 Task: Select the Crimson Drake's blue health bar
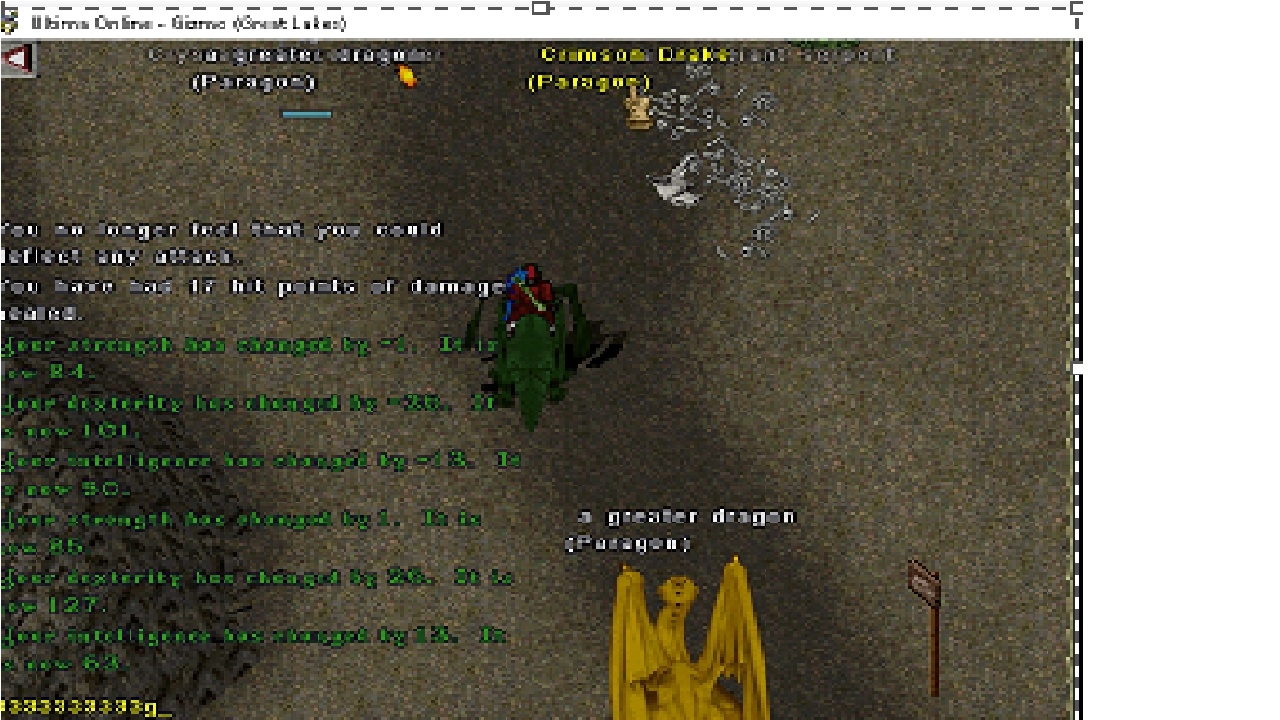pyautogui.click(x=306, y=113)
